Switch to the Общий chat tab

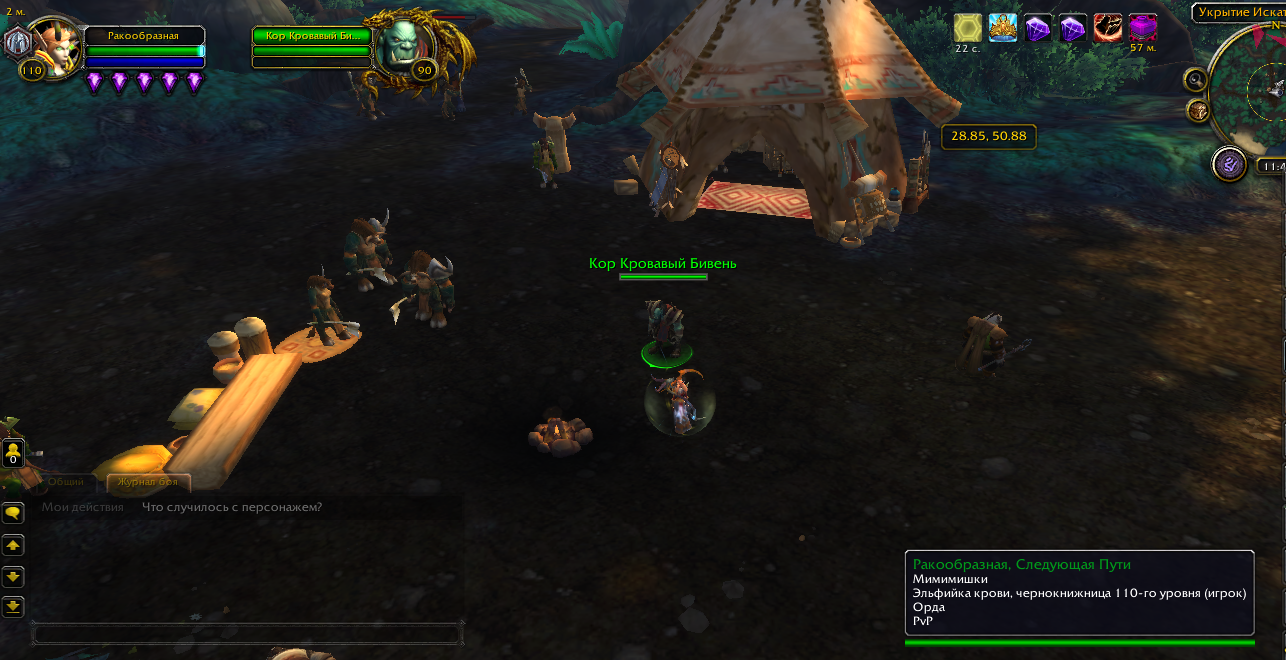66,482
